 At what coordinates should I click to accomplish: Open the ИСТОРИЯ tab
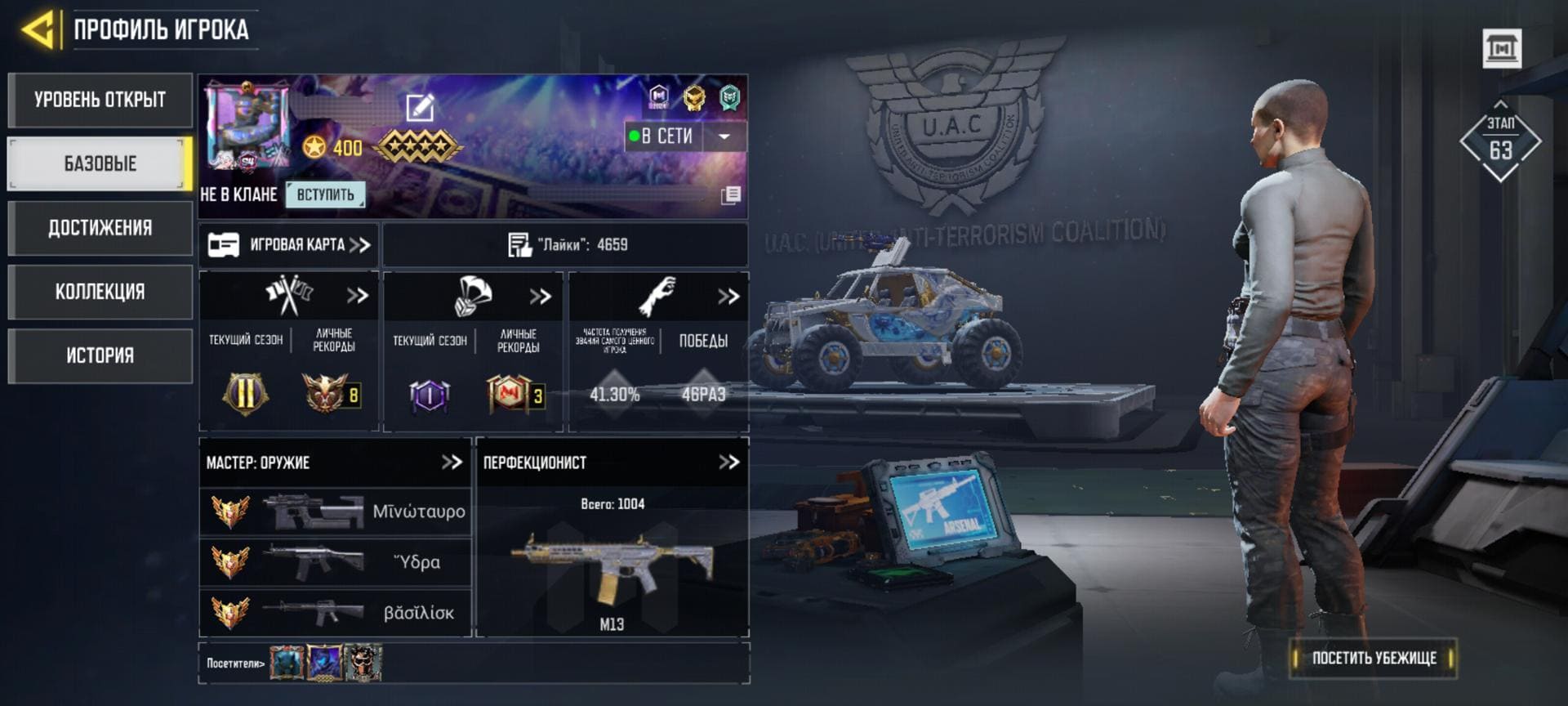(x=100, y=355)
